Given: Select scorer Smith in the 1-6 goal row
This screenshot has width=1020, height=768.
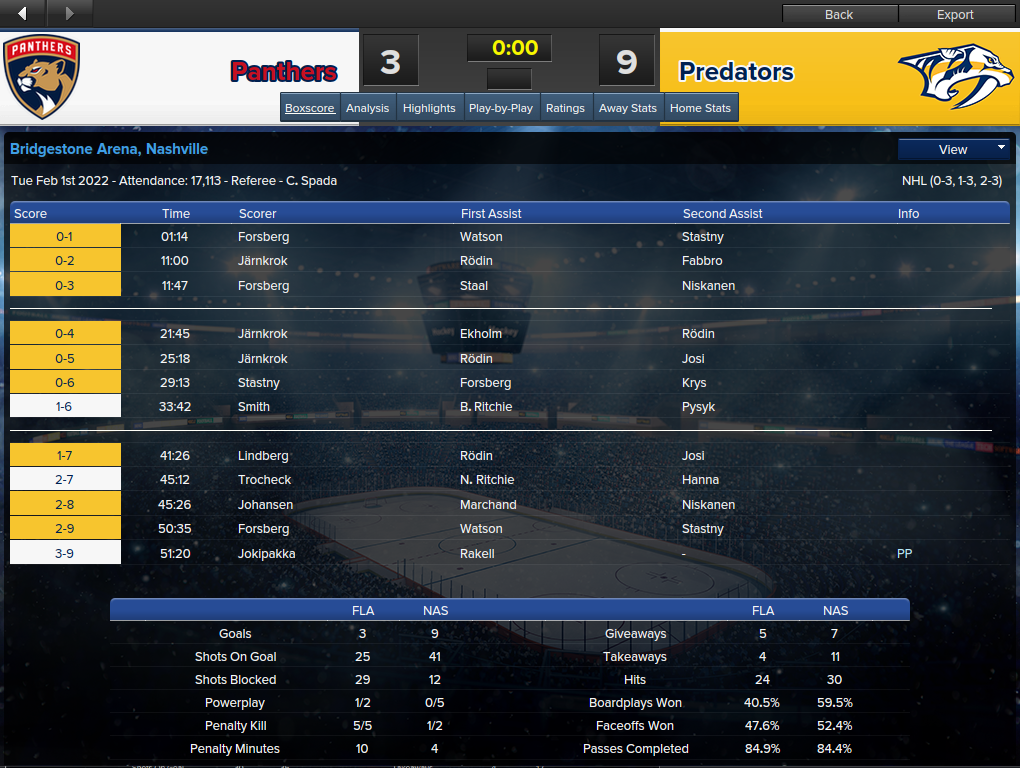Looking at the screenshot, I should 254,407.
